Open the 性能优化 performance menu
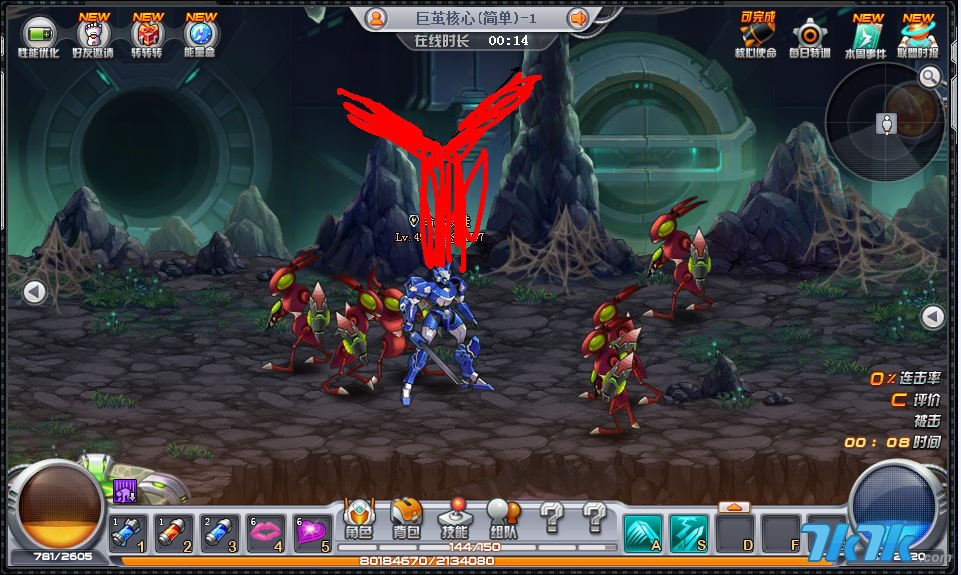This screenshot has width=961, height=575. 40,35
